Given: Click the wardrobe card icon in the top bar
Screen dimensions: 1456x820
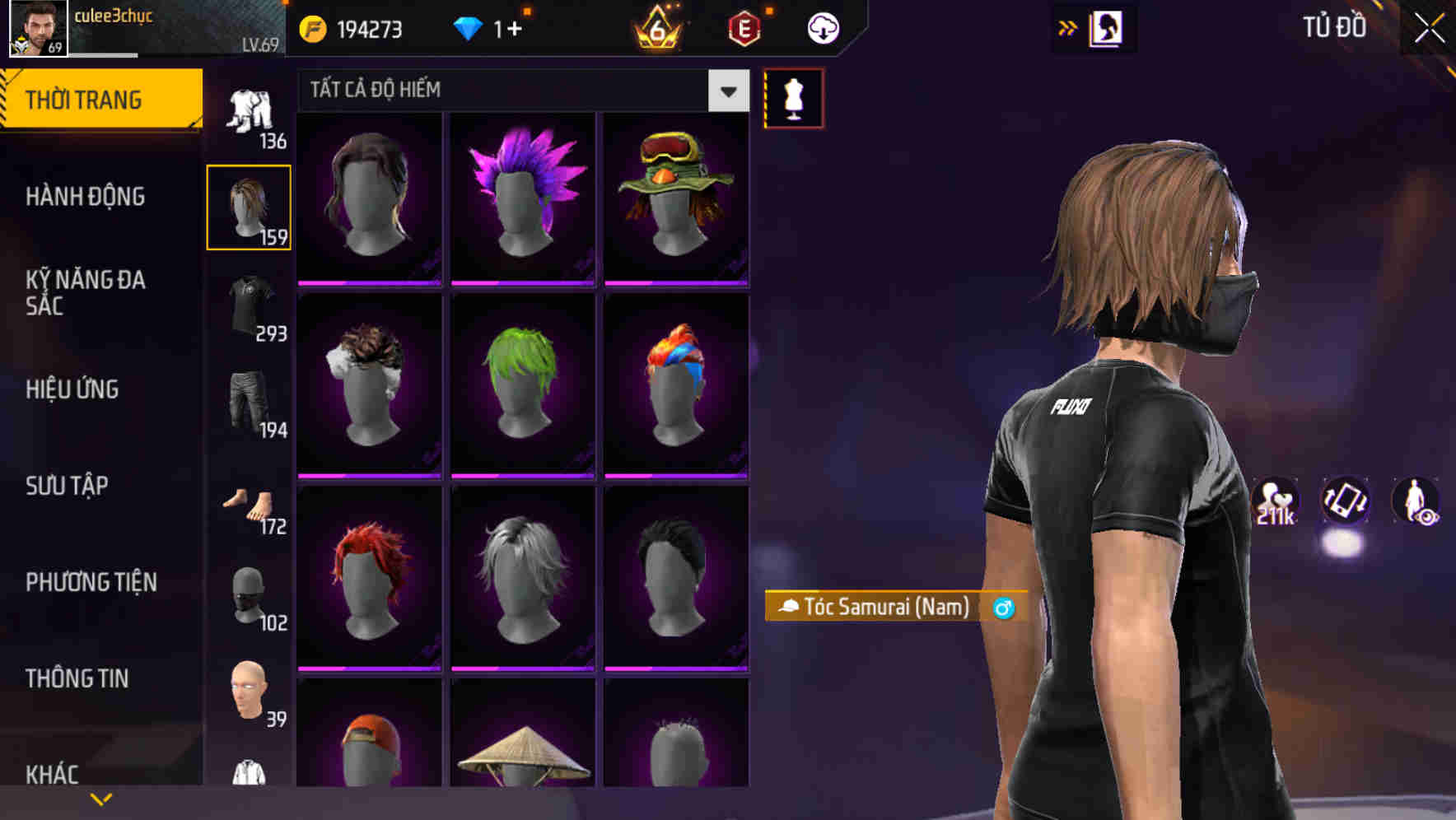Looking at the screenshot, I should click(x=1108, y=27).
